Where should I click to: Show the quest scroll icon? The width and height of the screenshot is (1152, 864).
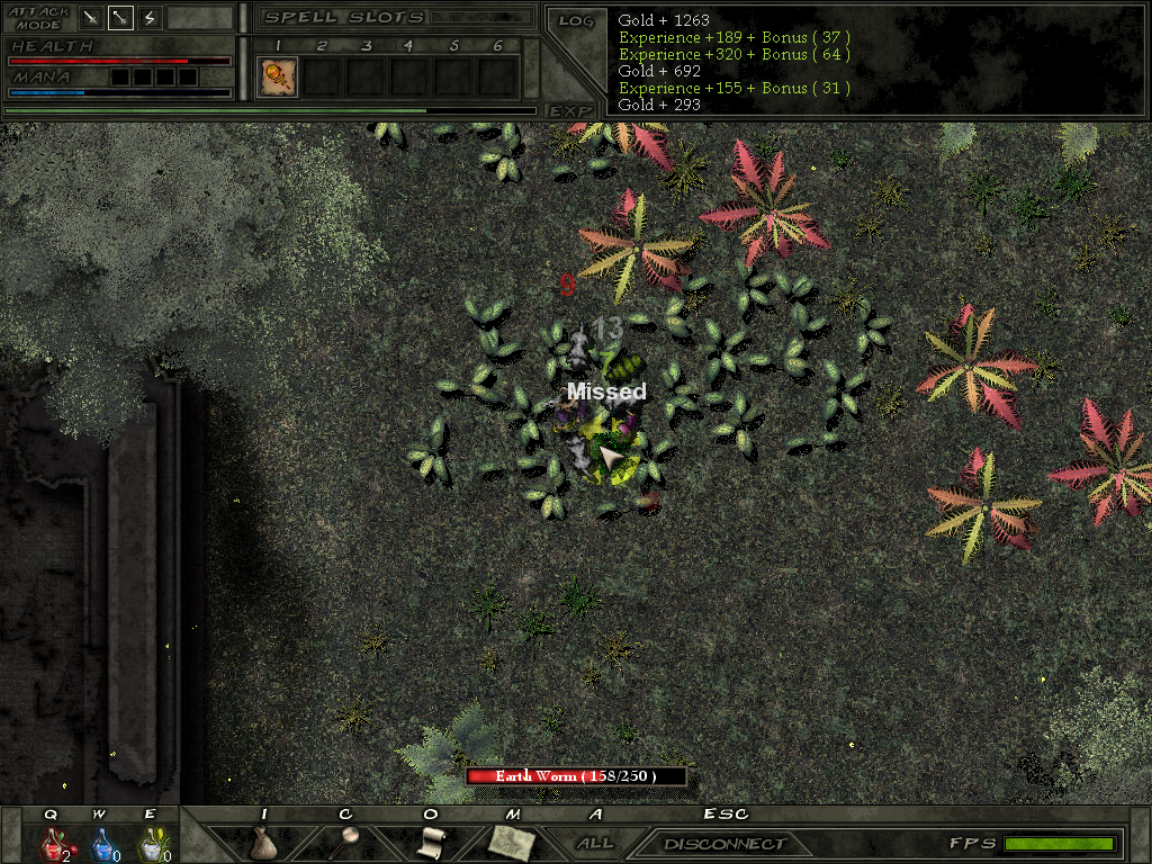point(430,842)
